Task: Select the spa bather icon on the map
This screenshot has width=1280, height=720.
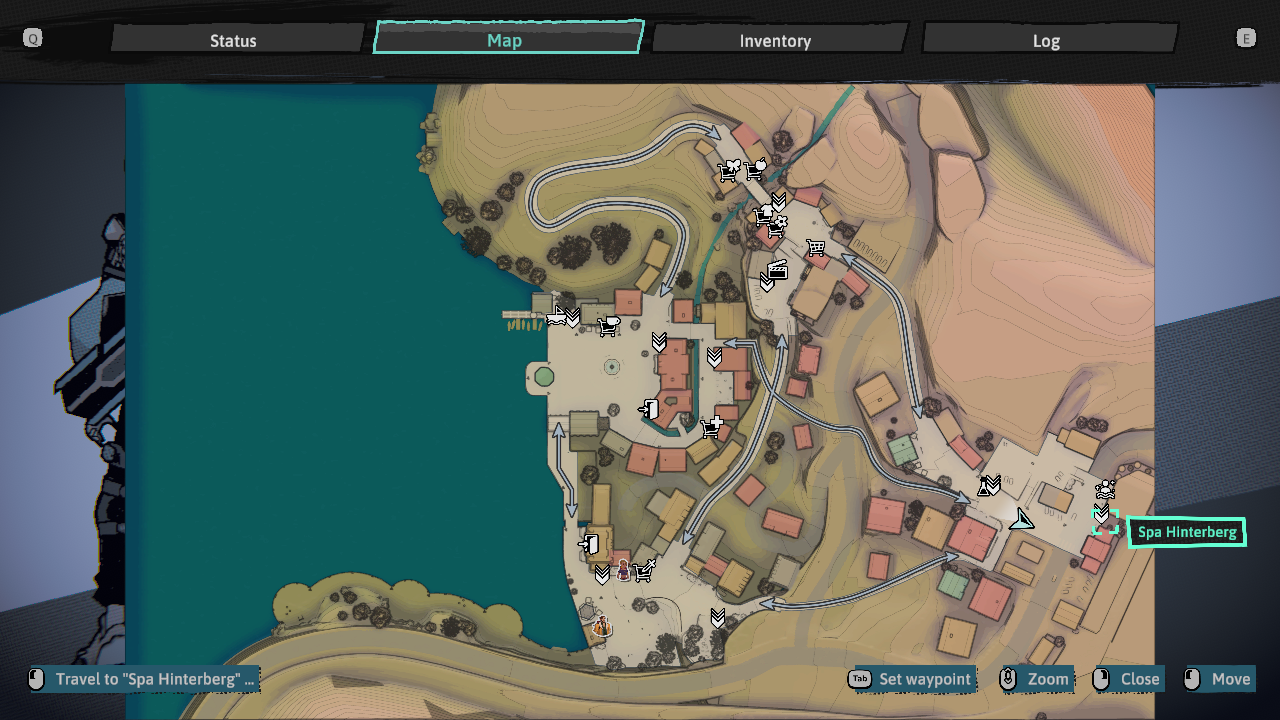Action: coord(1105,490)
